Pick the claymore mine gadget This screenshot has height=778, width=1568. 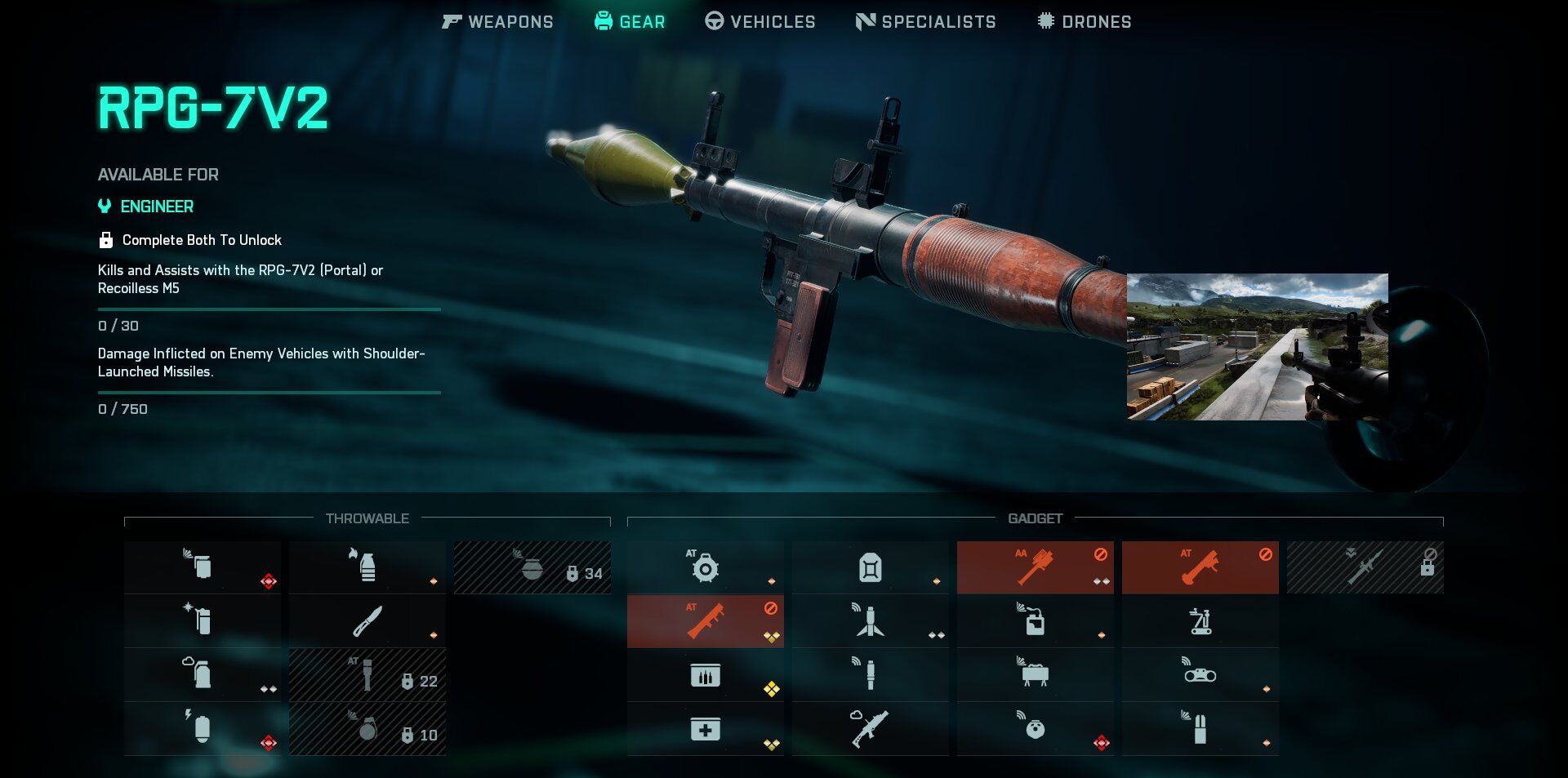[1035, 675]
